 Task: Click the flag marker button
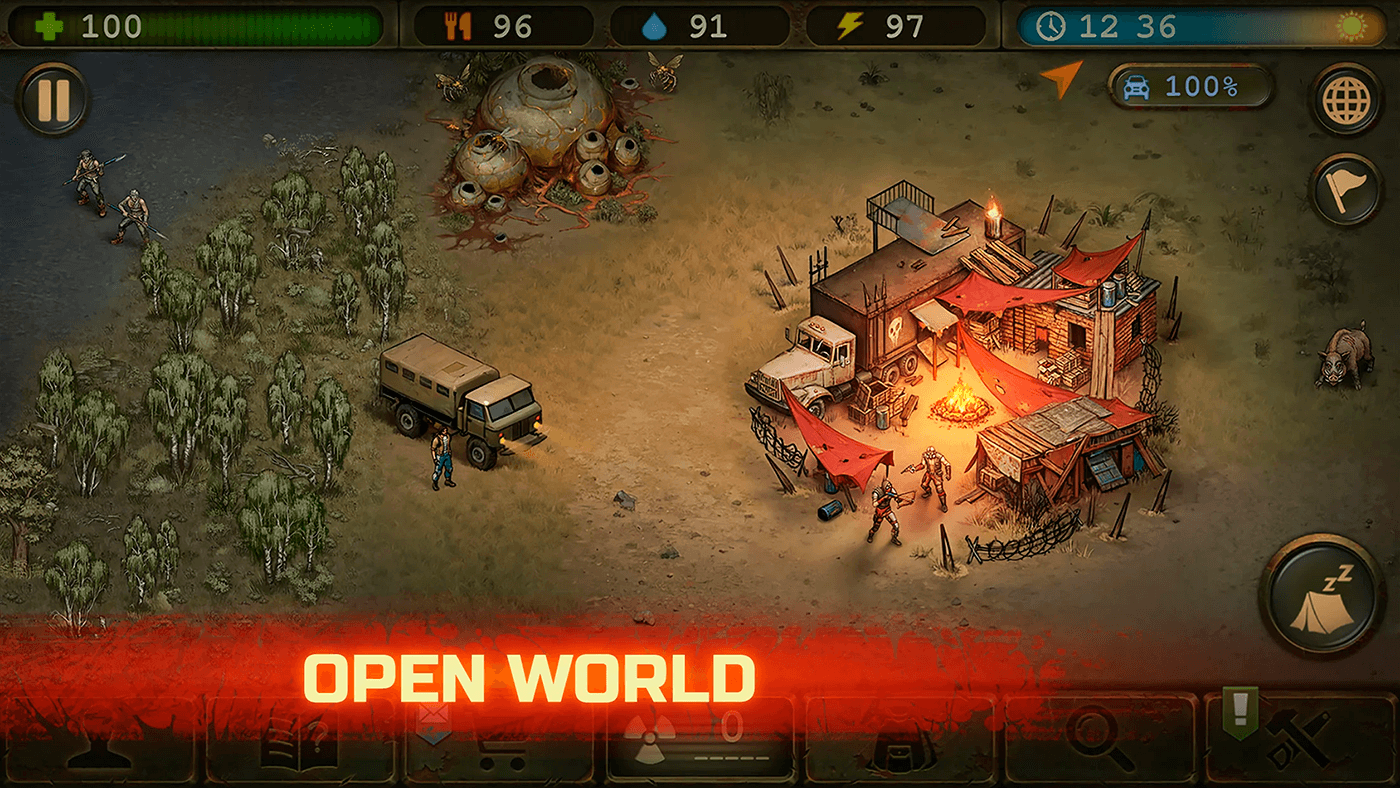(x=1346, y=189)
